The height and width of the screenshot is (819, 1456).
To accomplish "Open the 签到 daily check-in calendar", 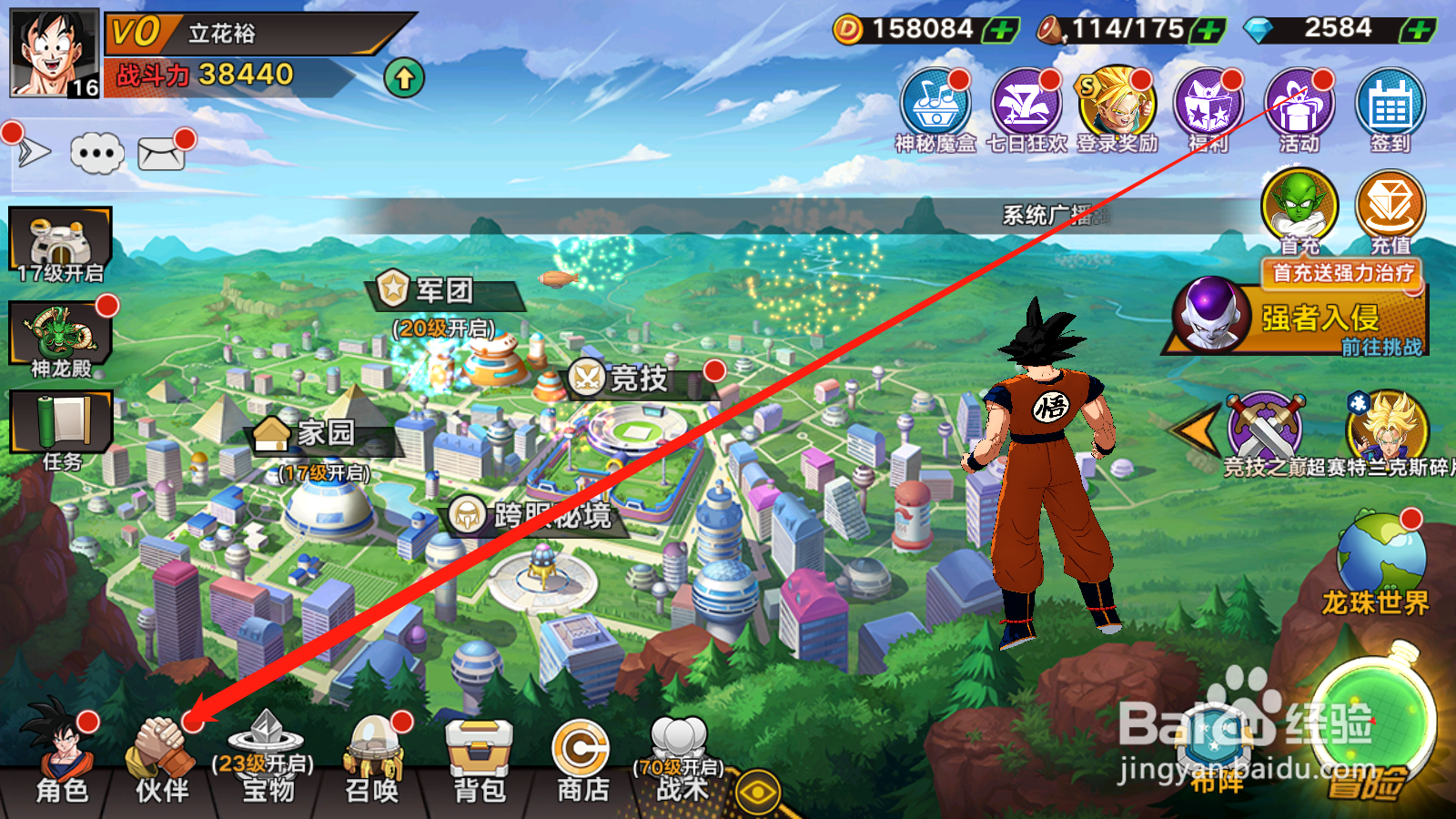I will pyautogui.click(x=1390, y=109).
